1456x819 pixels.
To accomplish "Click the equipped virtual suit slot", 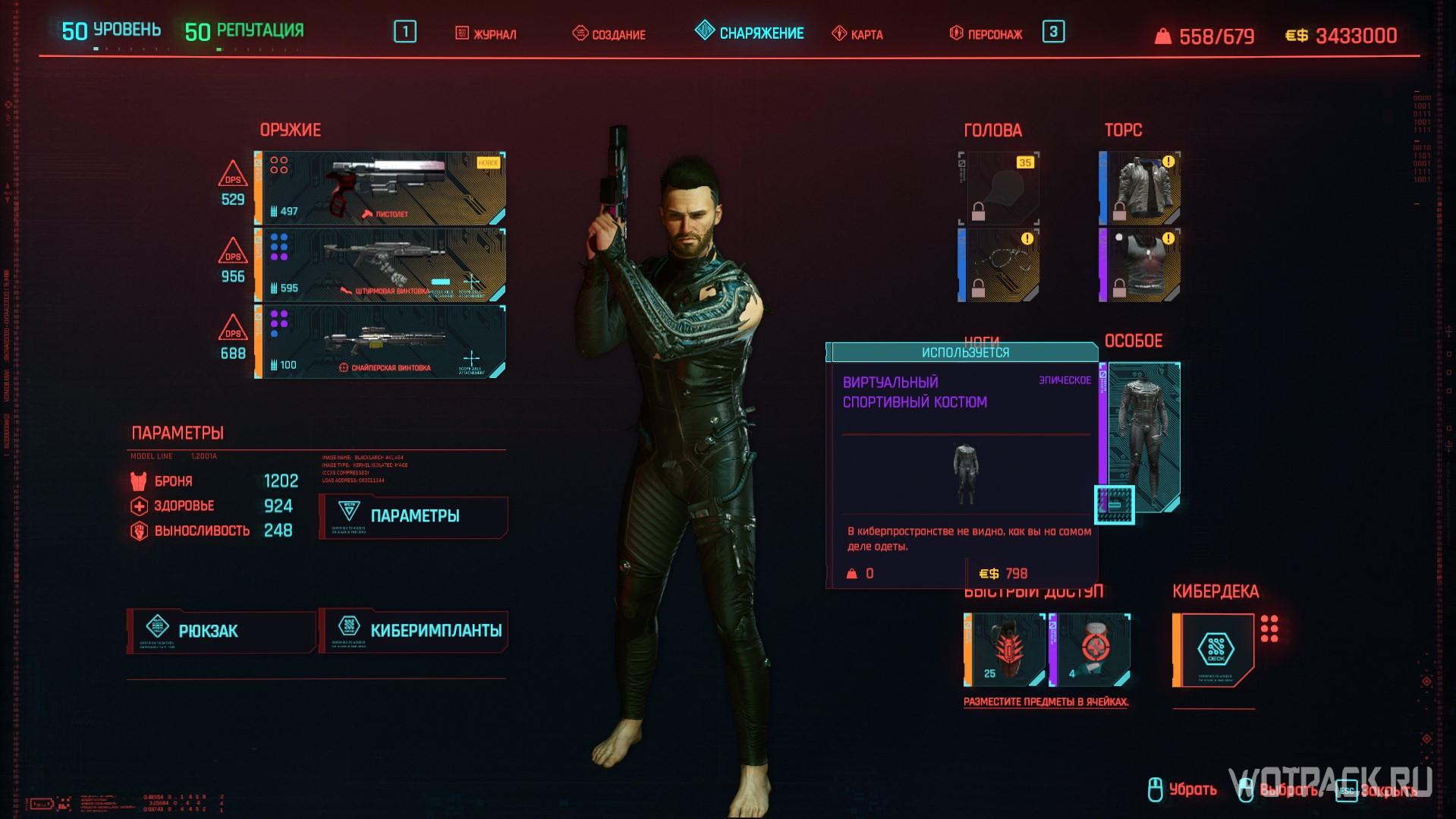I will 1140,437.
